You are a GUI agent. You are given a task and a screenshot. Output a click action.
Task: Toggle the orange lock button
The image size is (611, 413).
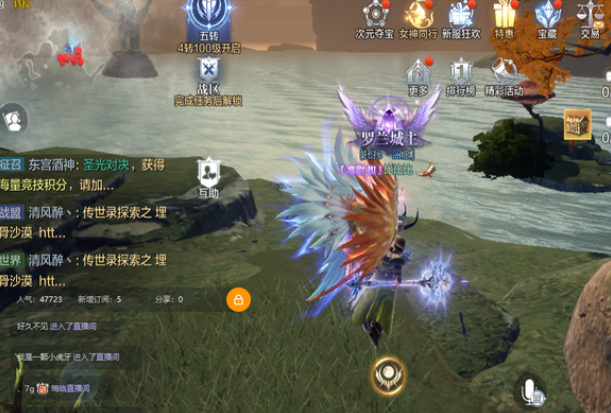(238, 298)
